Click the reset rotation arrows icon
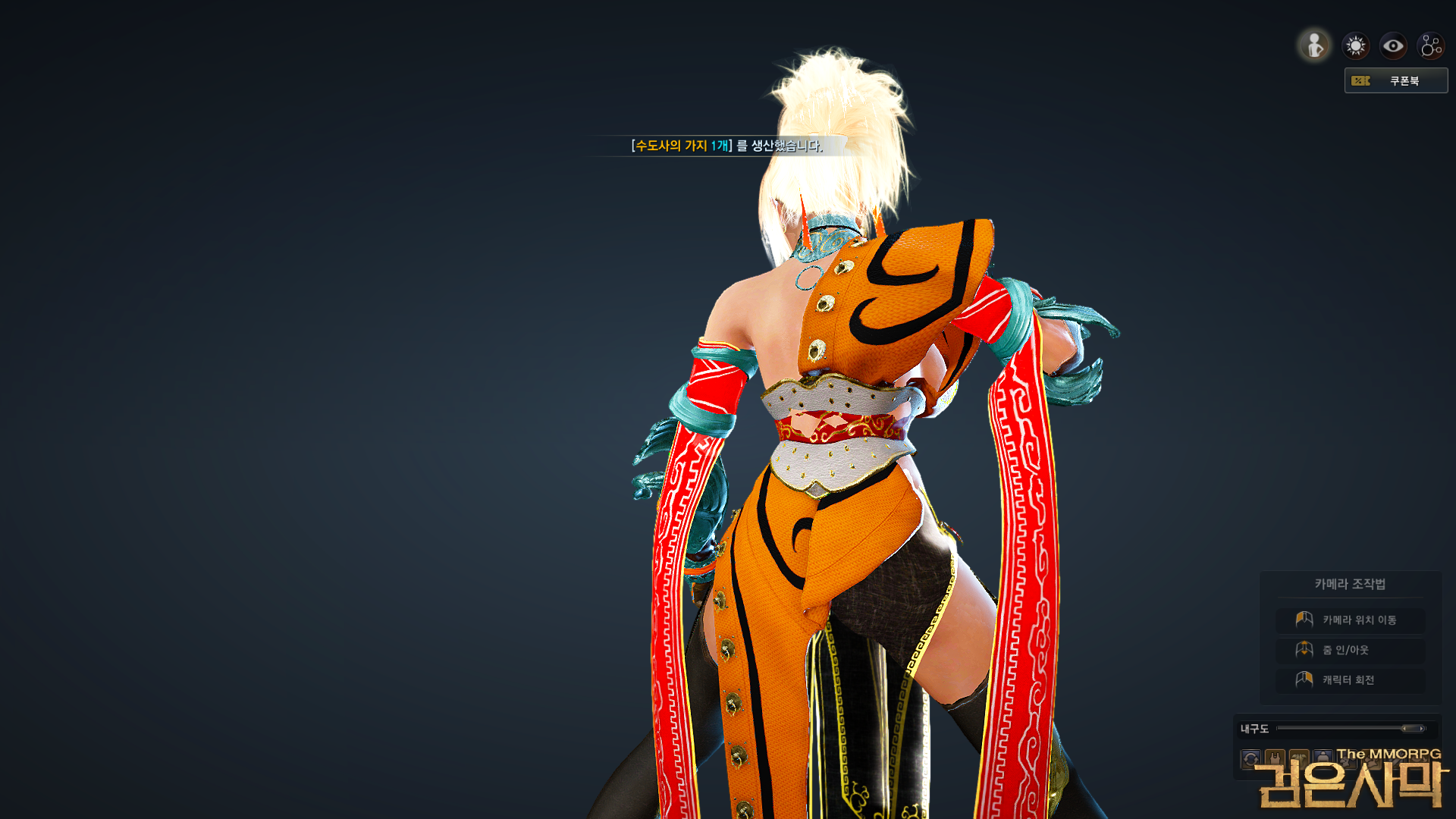This screenshot has height=819, width=1456. tap(1250, 758)
